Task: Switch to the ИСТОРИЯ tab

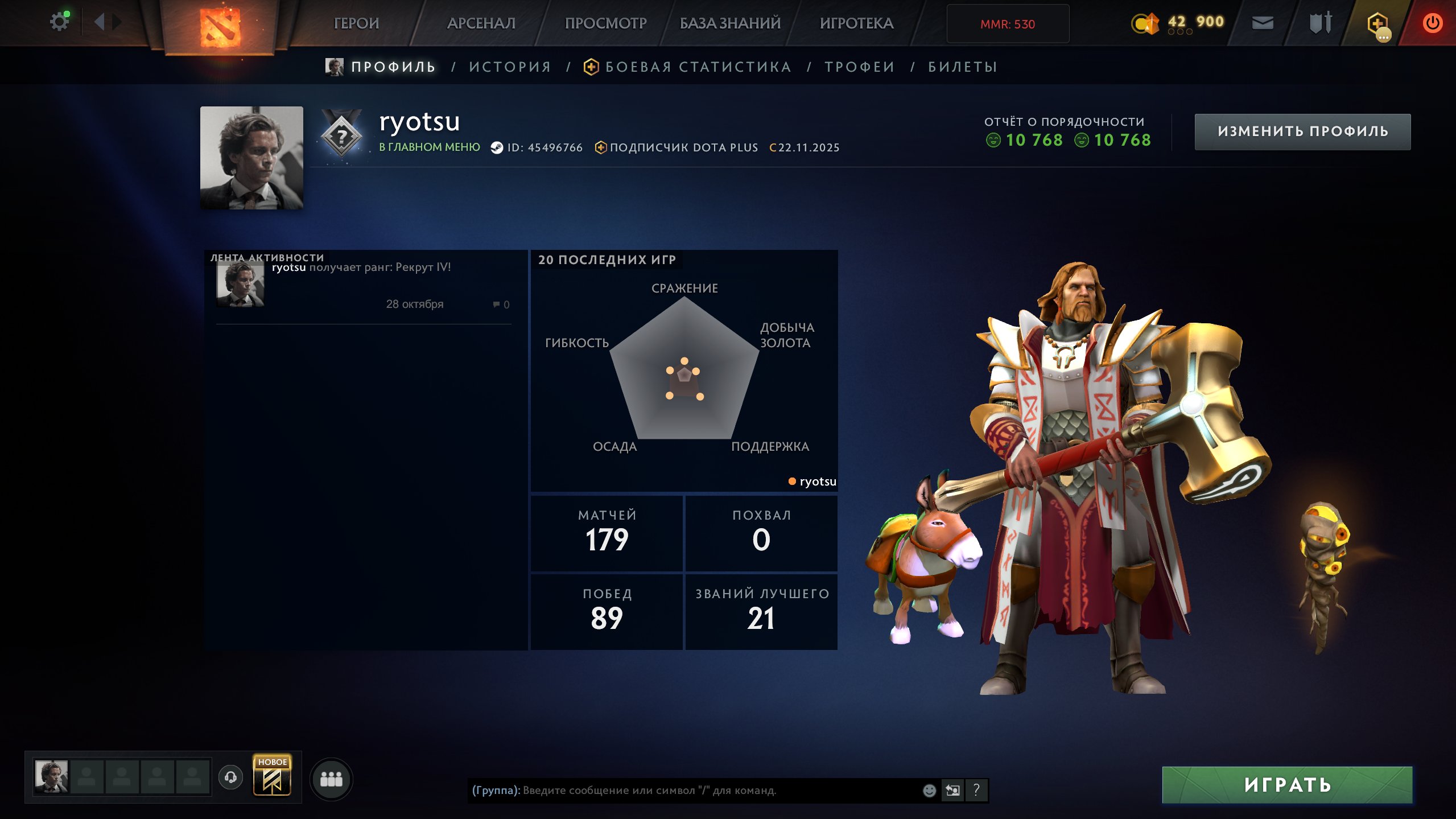Action: pyautogui.click(x=509, y=67)
